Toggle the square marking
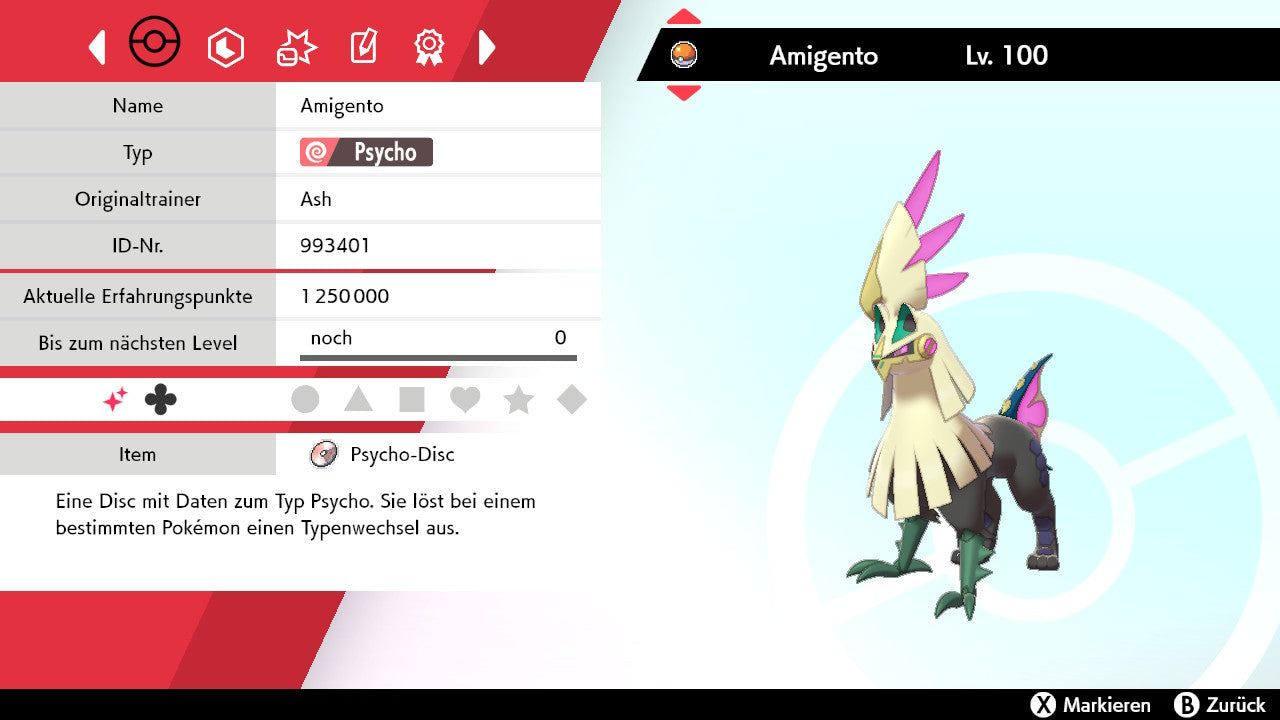The image size is (1280, 720). point(412,400)
